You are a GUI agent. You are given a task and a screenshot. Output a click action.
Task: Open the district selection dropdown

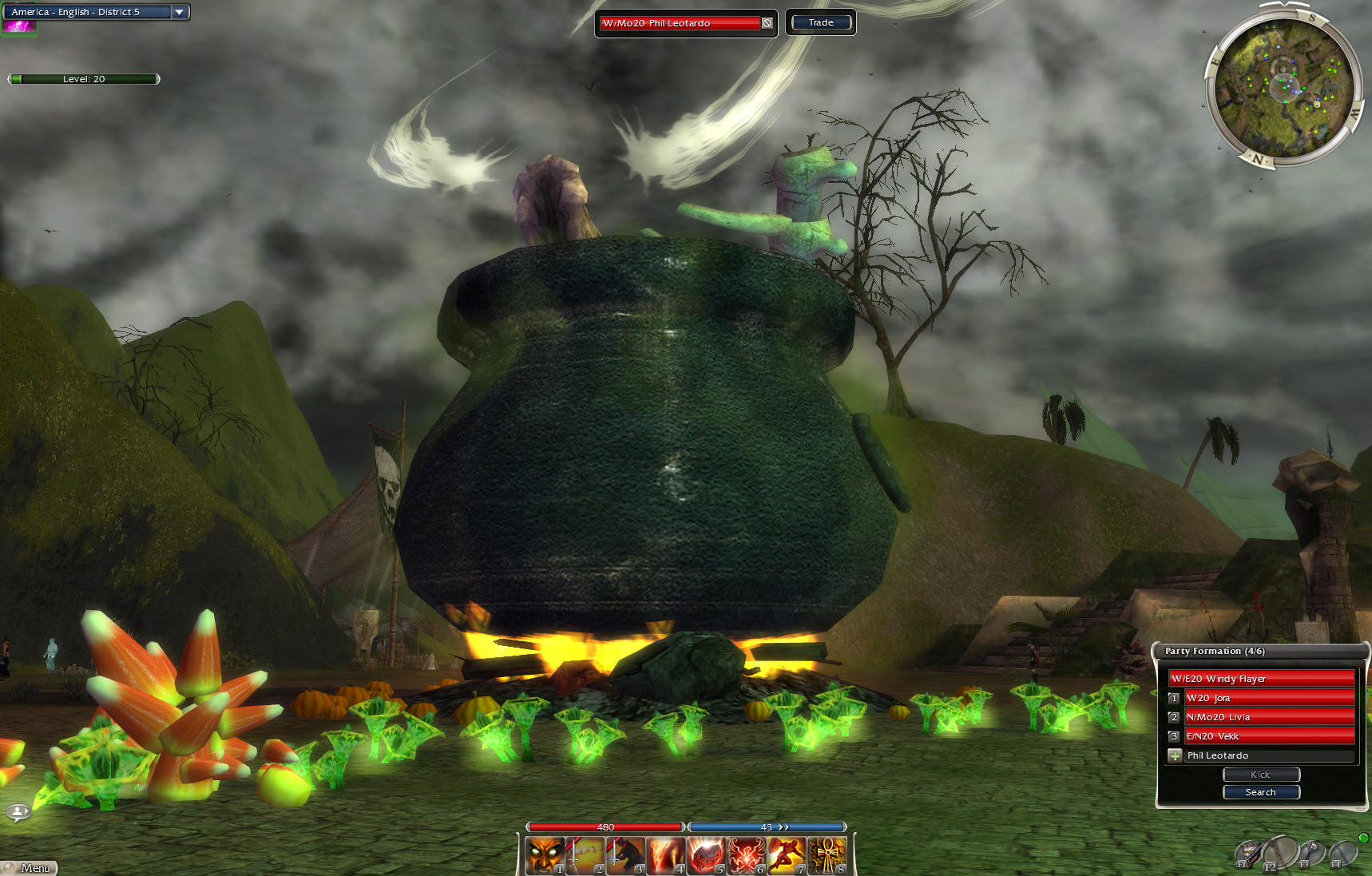coord(180,12)
